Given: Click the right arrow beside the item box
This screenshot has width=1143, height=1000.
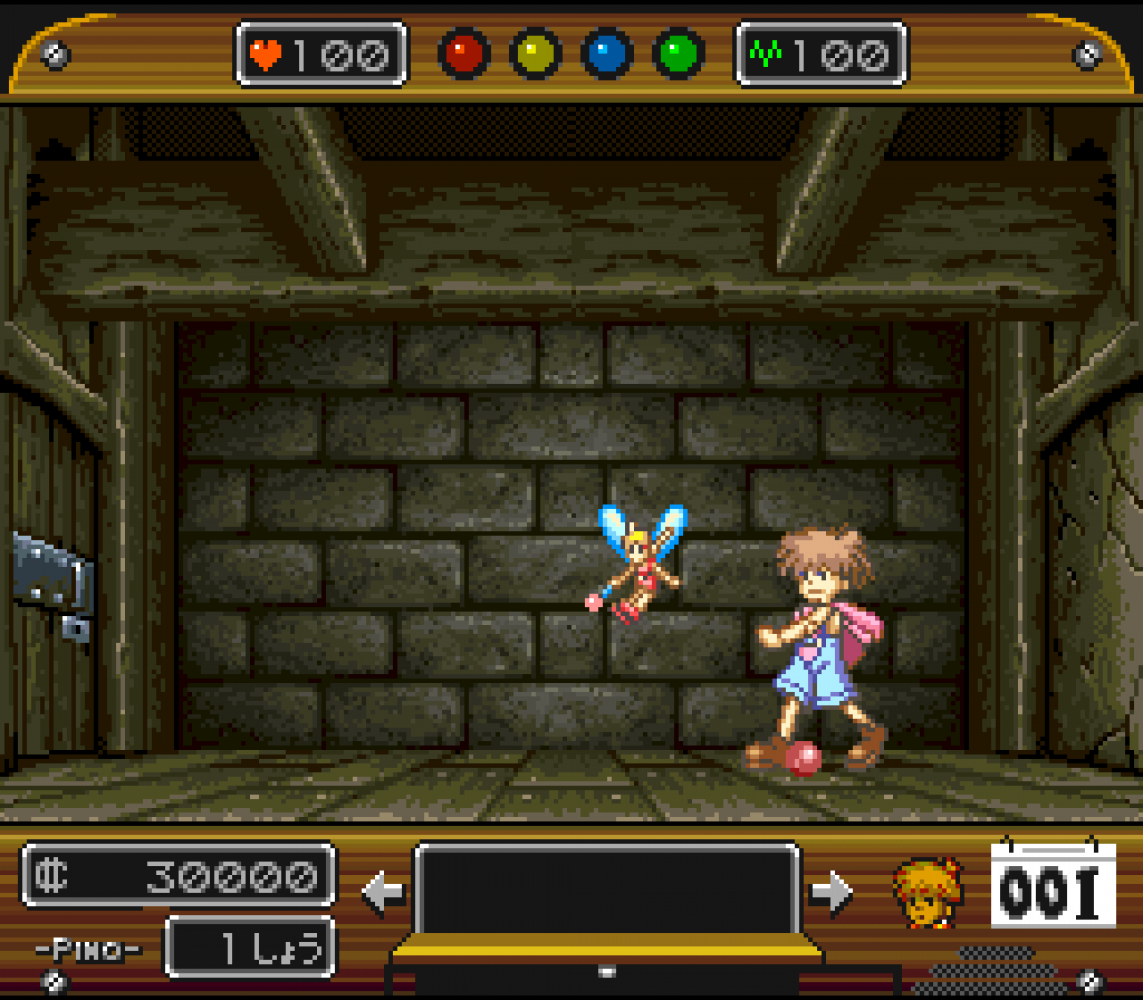Looking at the screenshot, I should click(x=831, y=892).
